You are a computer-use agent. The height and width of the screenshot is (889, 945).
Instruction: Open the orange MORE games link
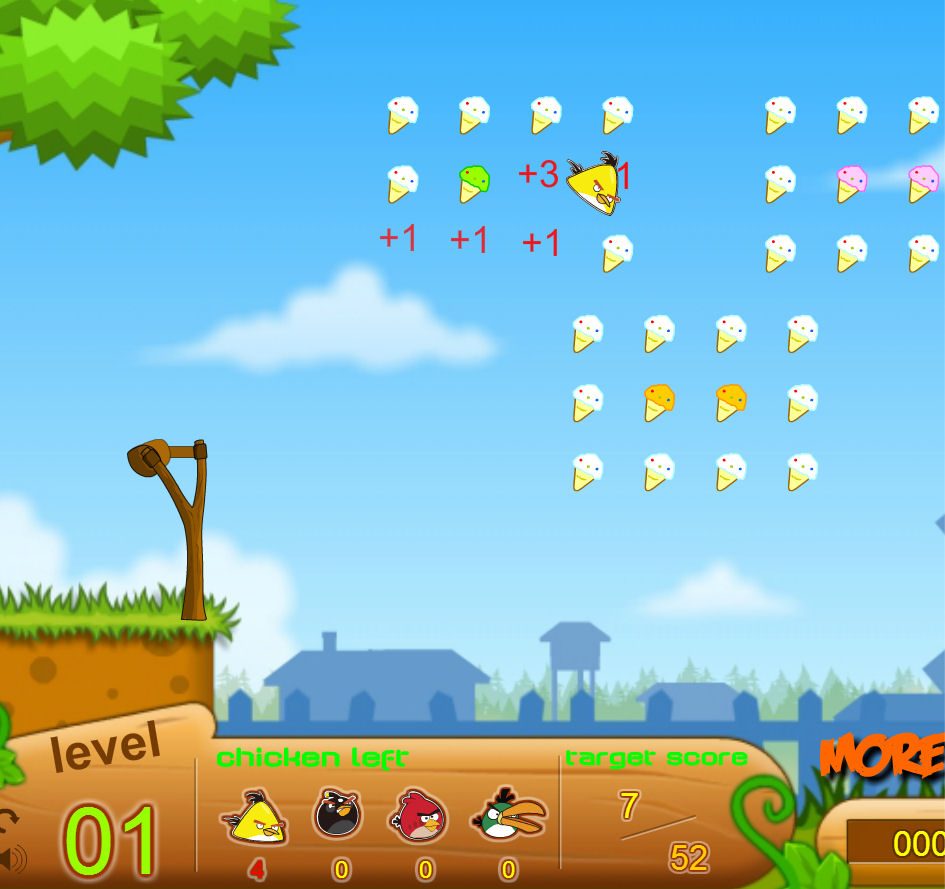click(882, 756)
